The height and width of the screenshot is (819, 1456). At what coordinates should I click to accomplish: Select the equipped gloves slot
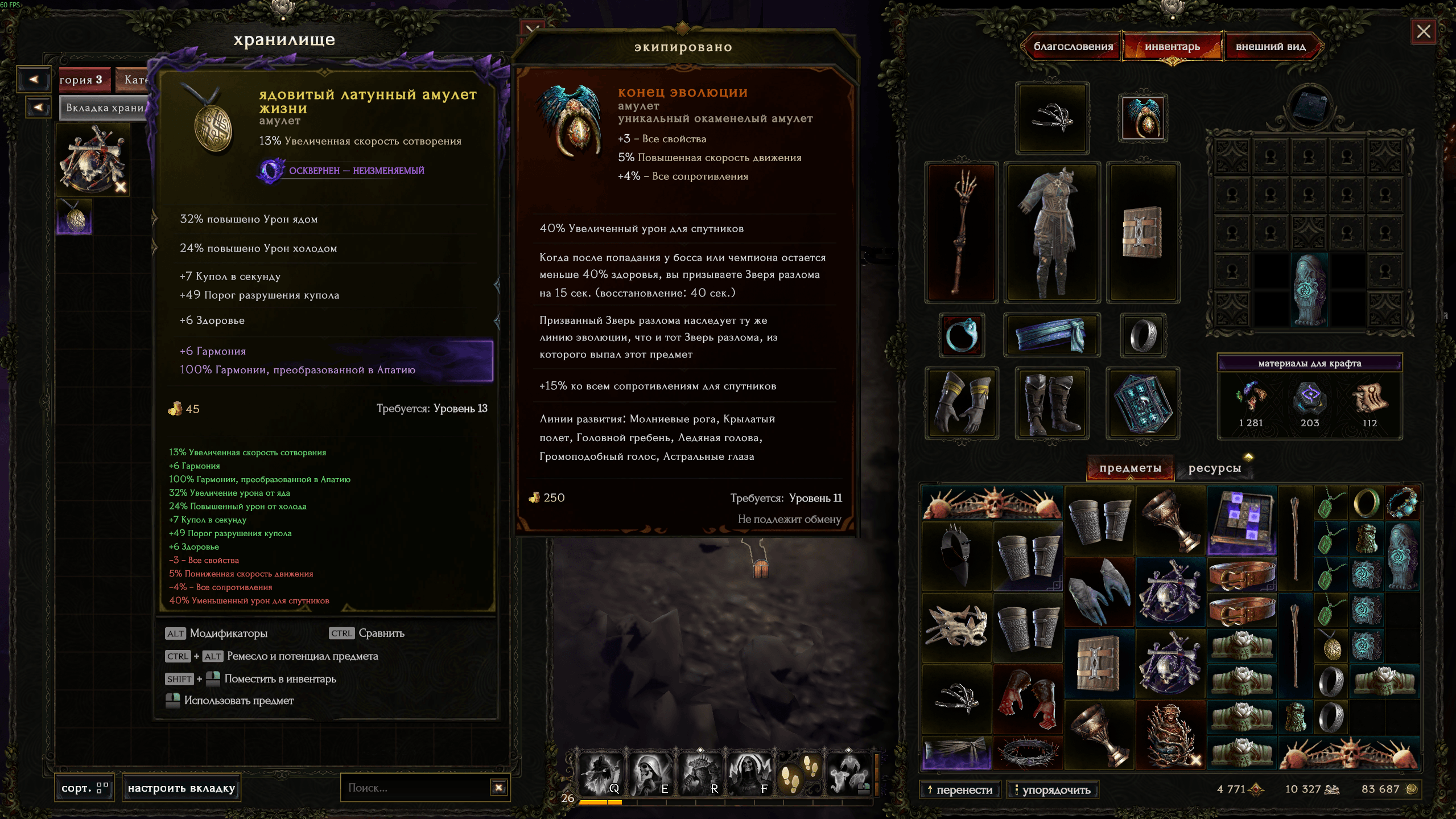pos(961,403)
